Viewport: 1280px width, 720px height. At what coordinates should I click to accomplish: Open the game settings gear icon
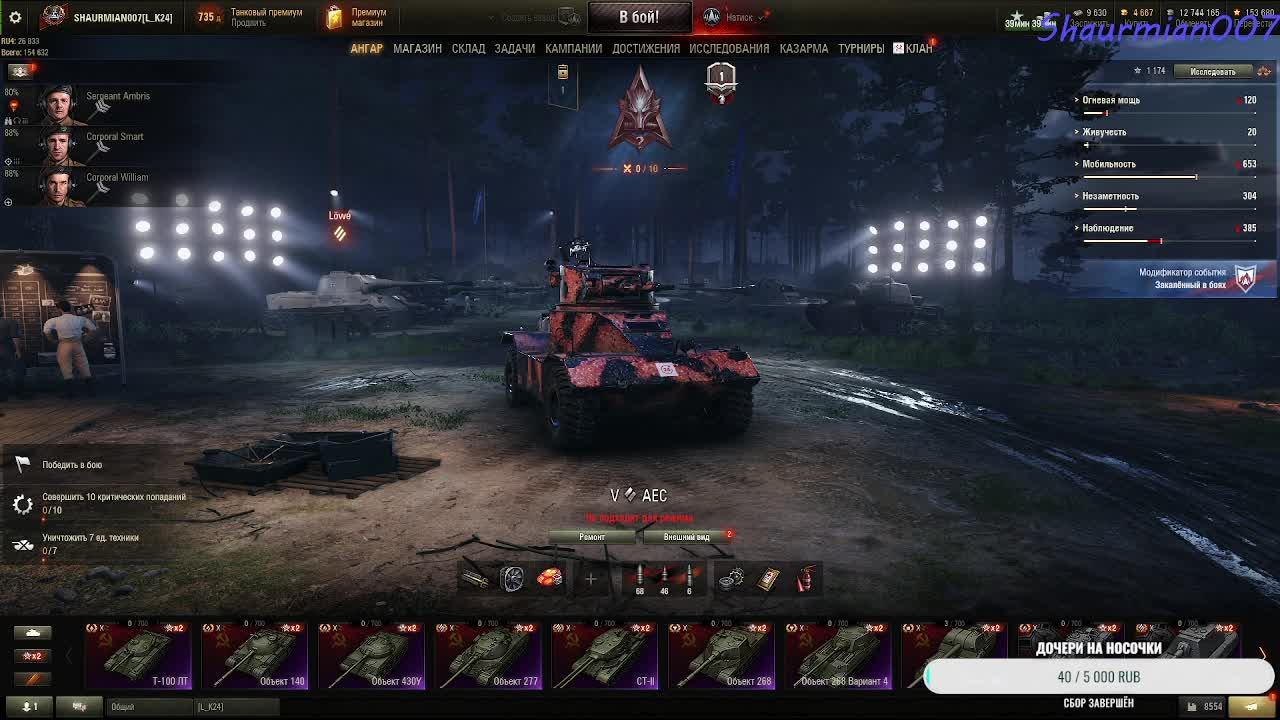pos(15,17)
